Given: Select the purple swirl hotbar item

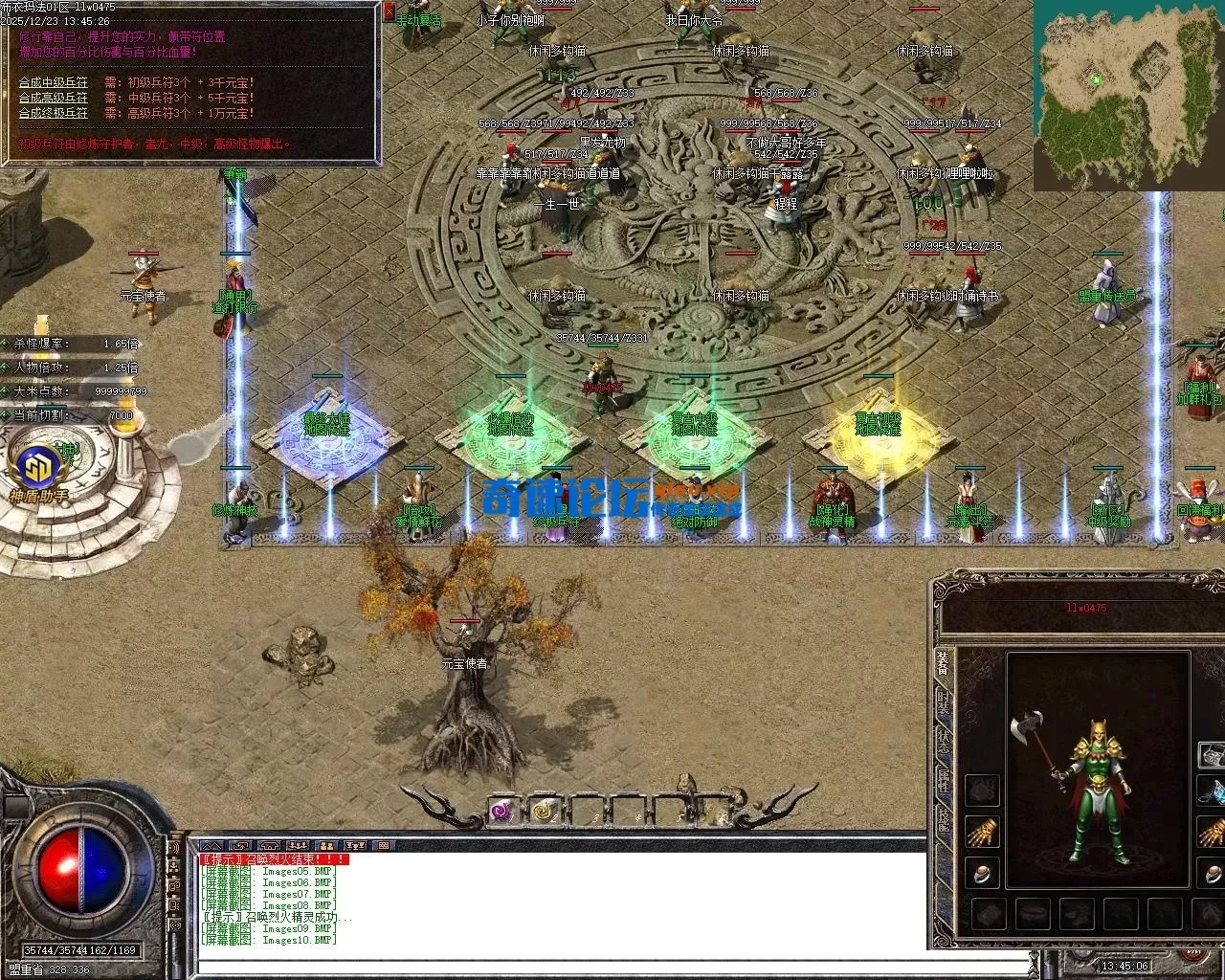Looking at the screenshot, I should [501, 812].
